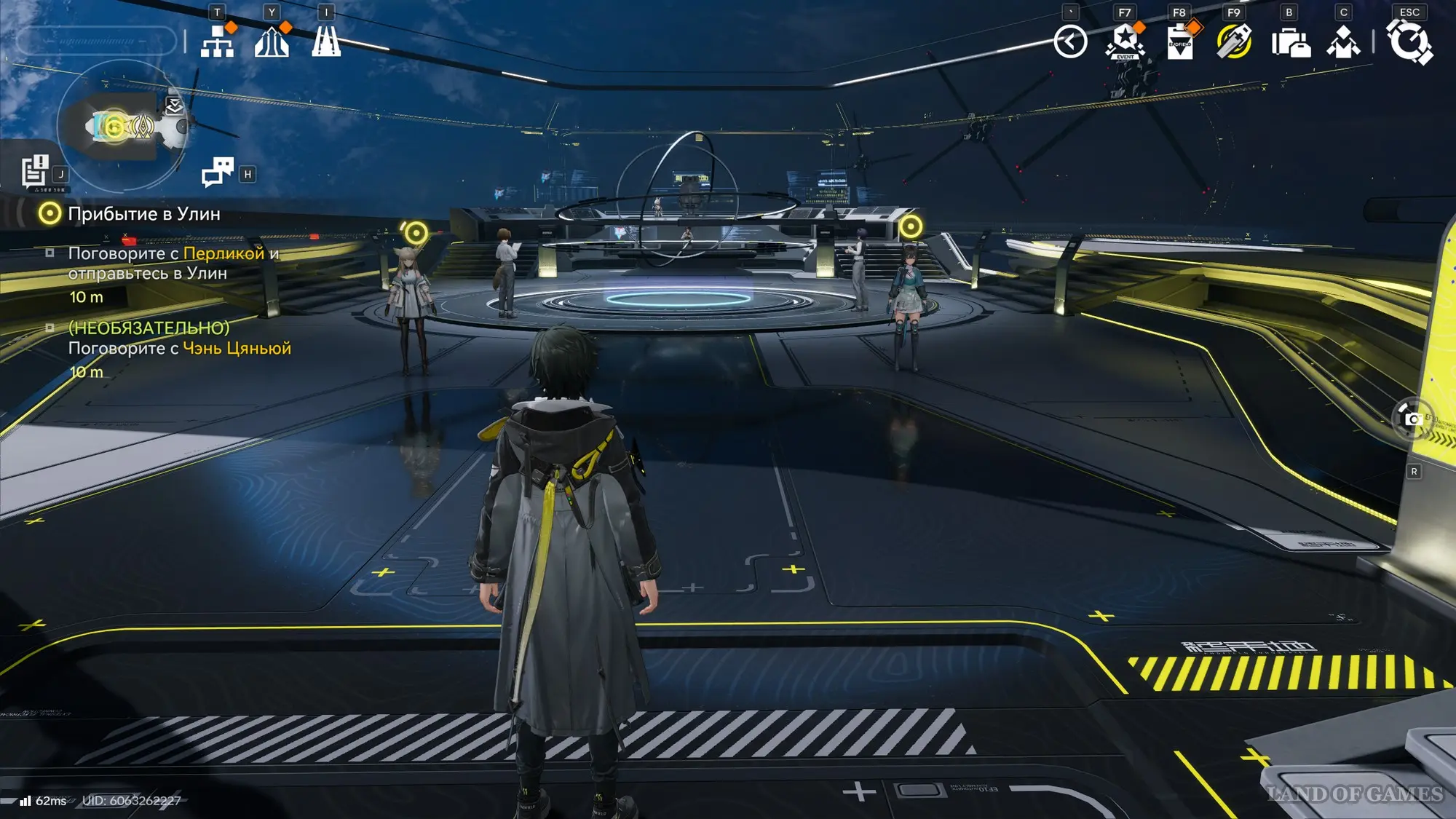Open the main menu icon in the corner

1409,41
